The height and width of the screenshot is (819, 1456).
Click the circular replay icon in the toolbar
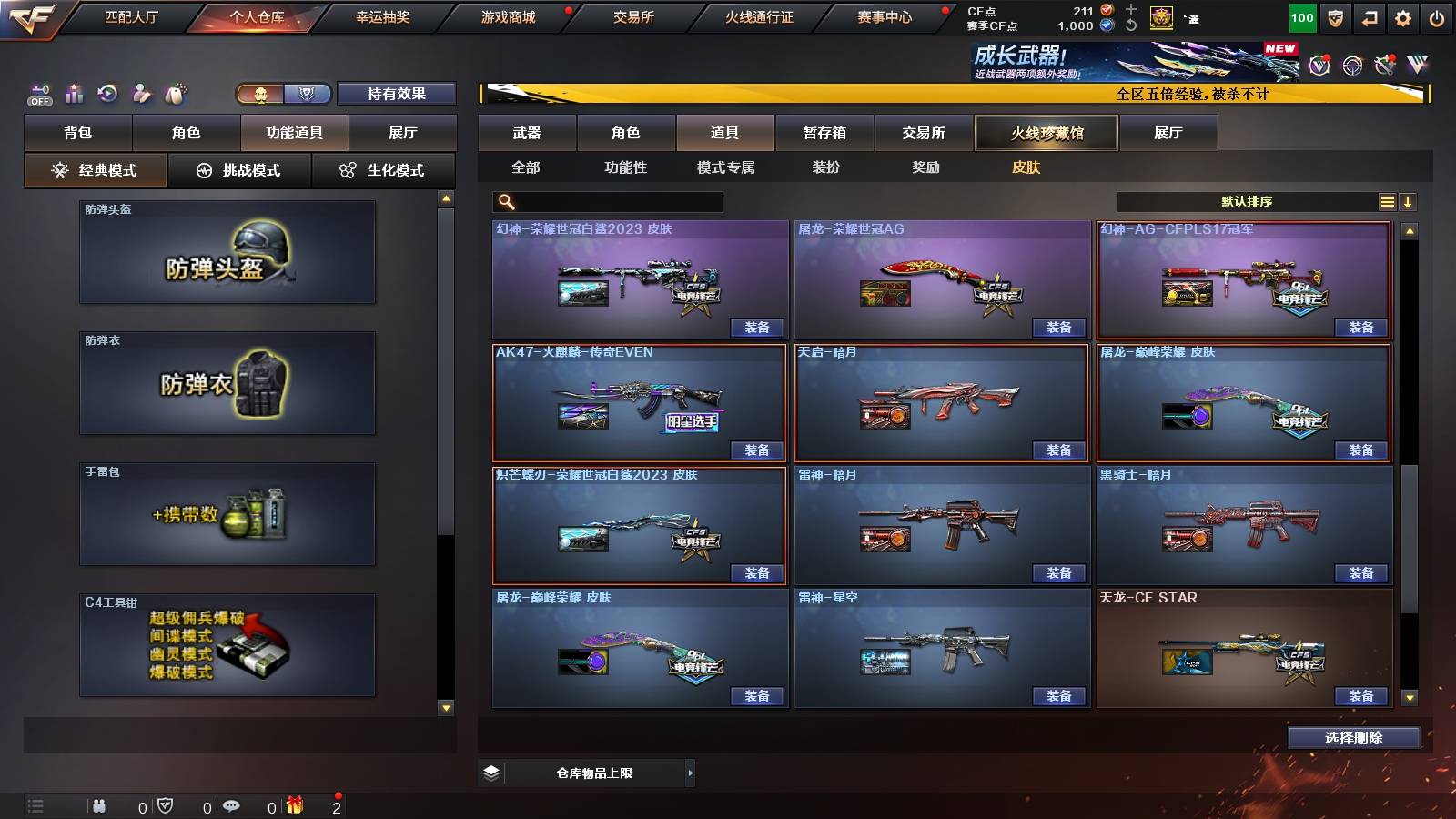(x=107, y=92)
